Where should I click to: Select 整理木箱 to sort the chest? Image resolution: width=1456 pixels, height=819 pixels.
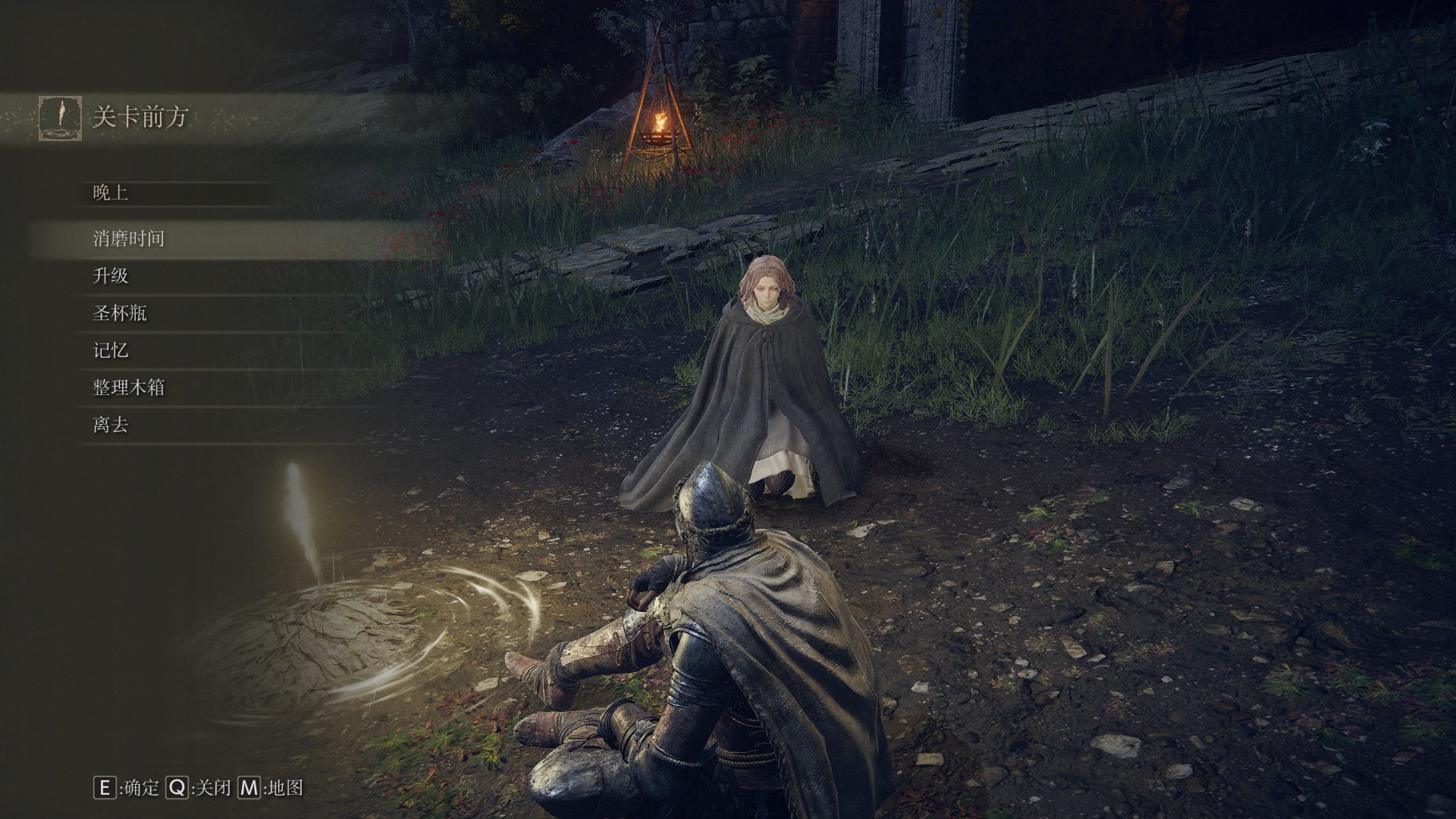(129, 388)
